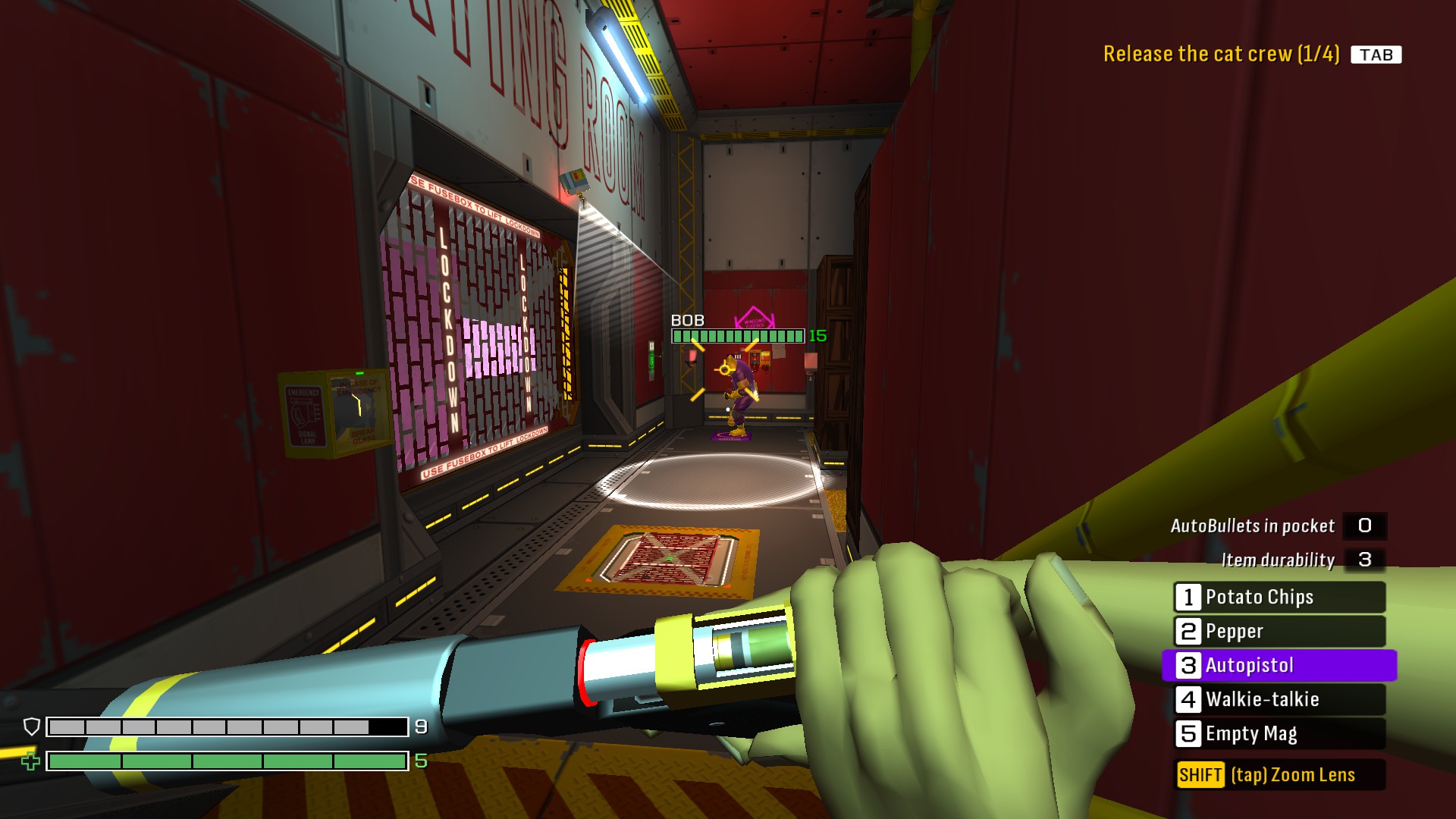Open the 'Release the cat crew' objective

[1221, 54]
